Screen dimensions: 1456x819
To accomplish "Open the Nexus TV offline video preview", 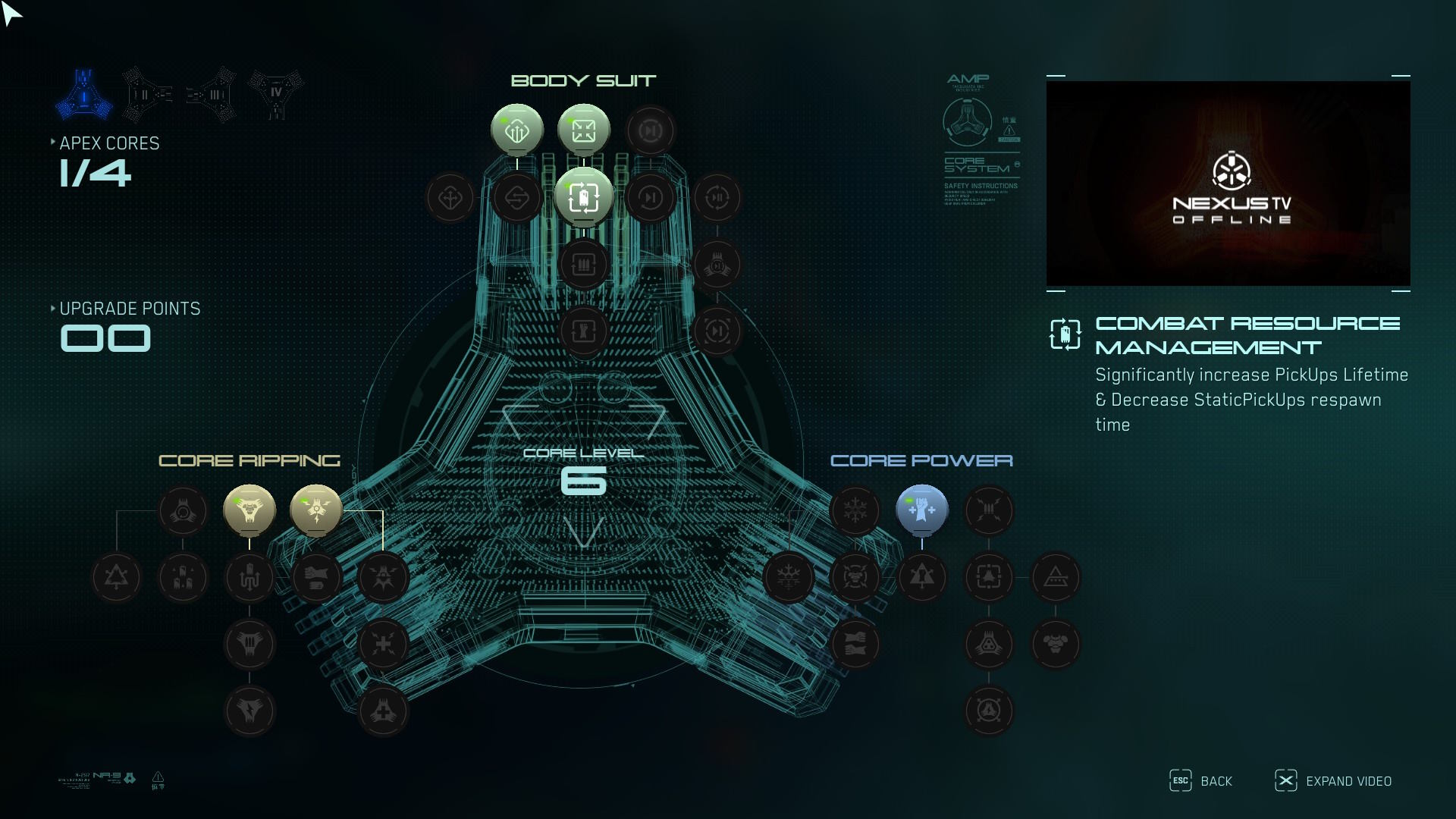I will click(x=1228, y=184).
